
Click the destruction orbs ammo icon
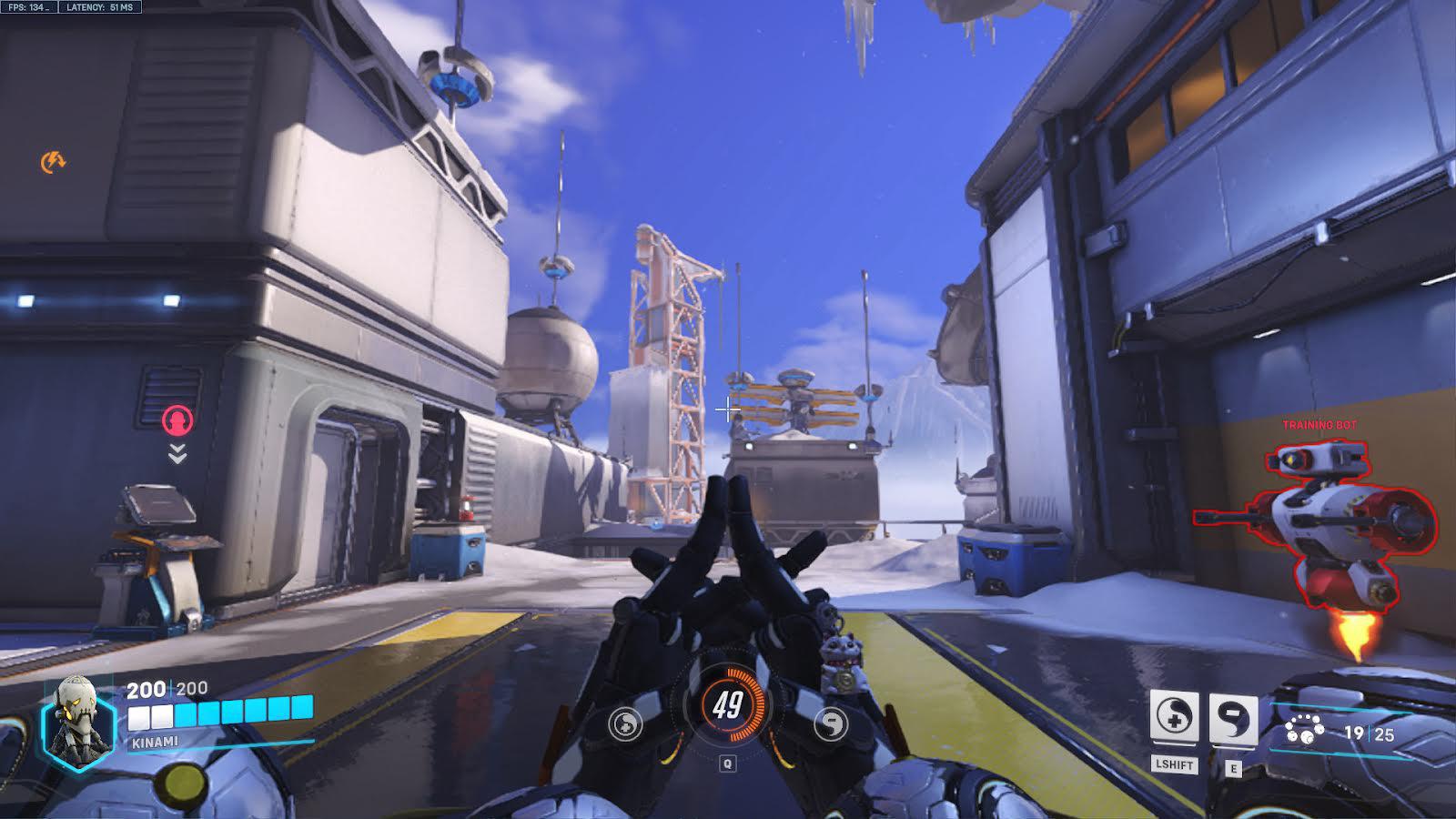click(1305, 727)
